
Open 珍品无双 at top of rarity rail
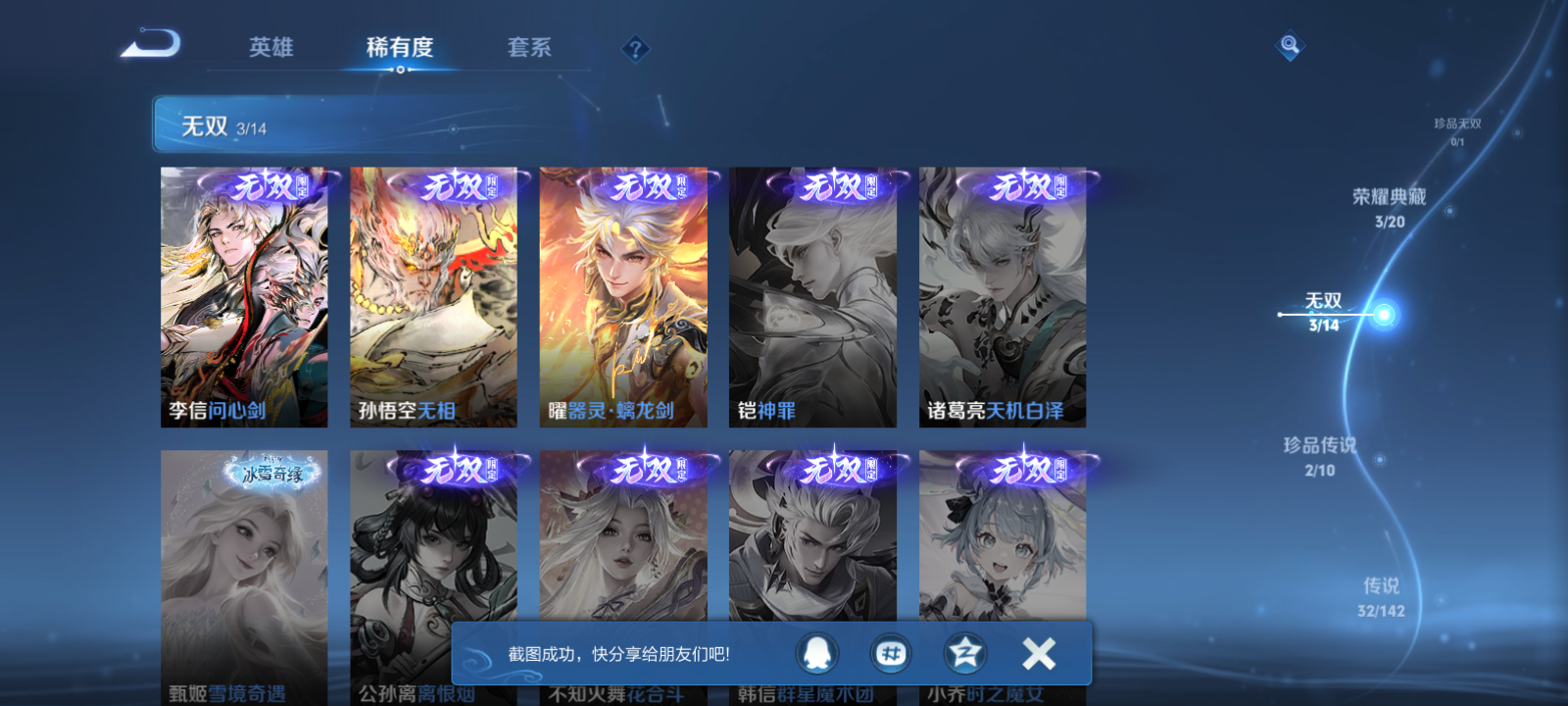click(1457, 126)
